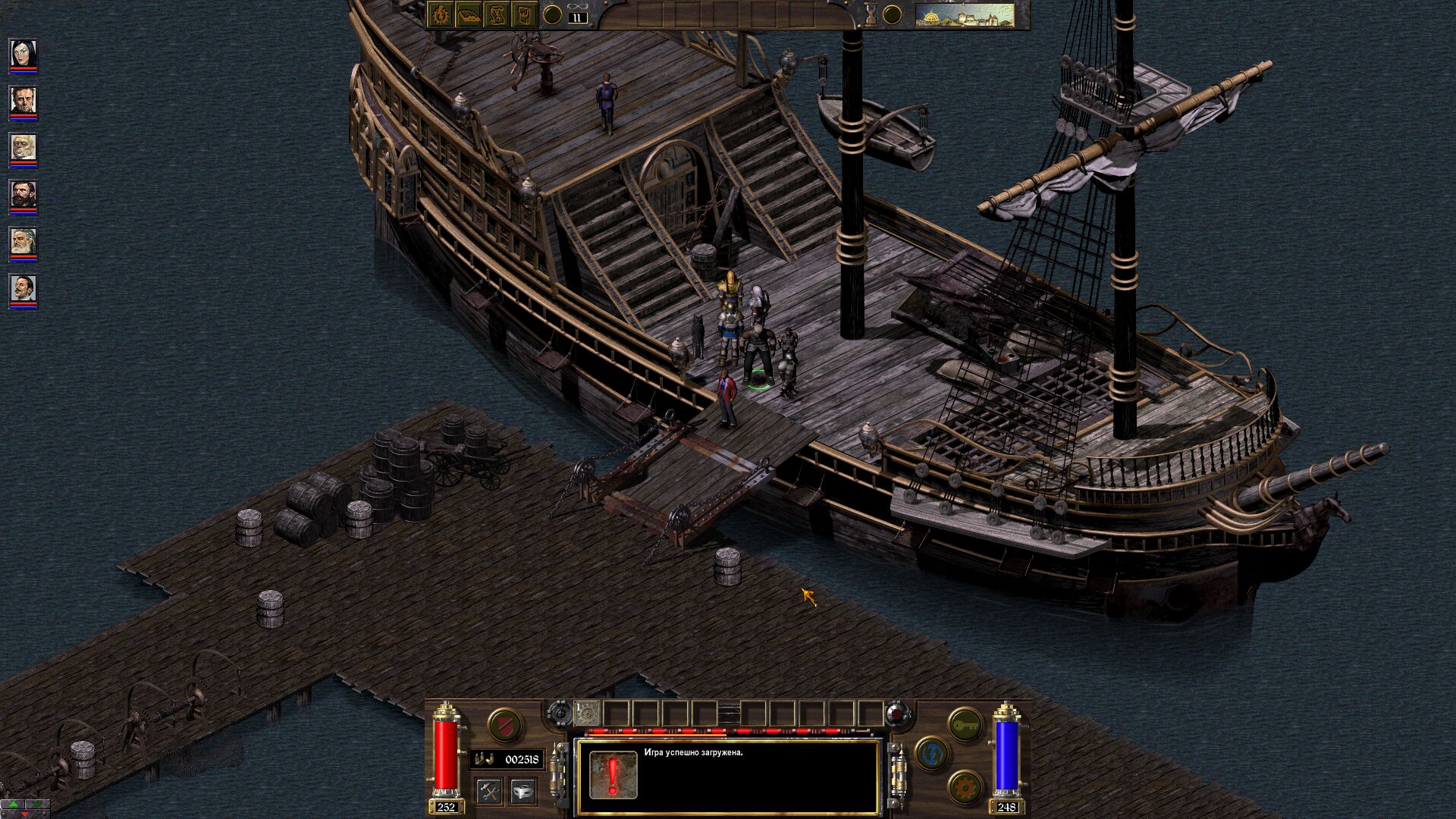
Task: Open the orange cogwheel schematics button
Action: (x=965, y=787)
